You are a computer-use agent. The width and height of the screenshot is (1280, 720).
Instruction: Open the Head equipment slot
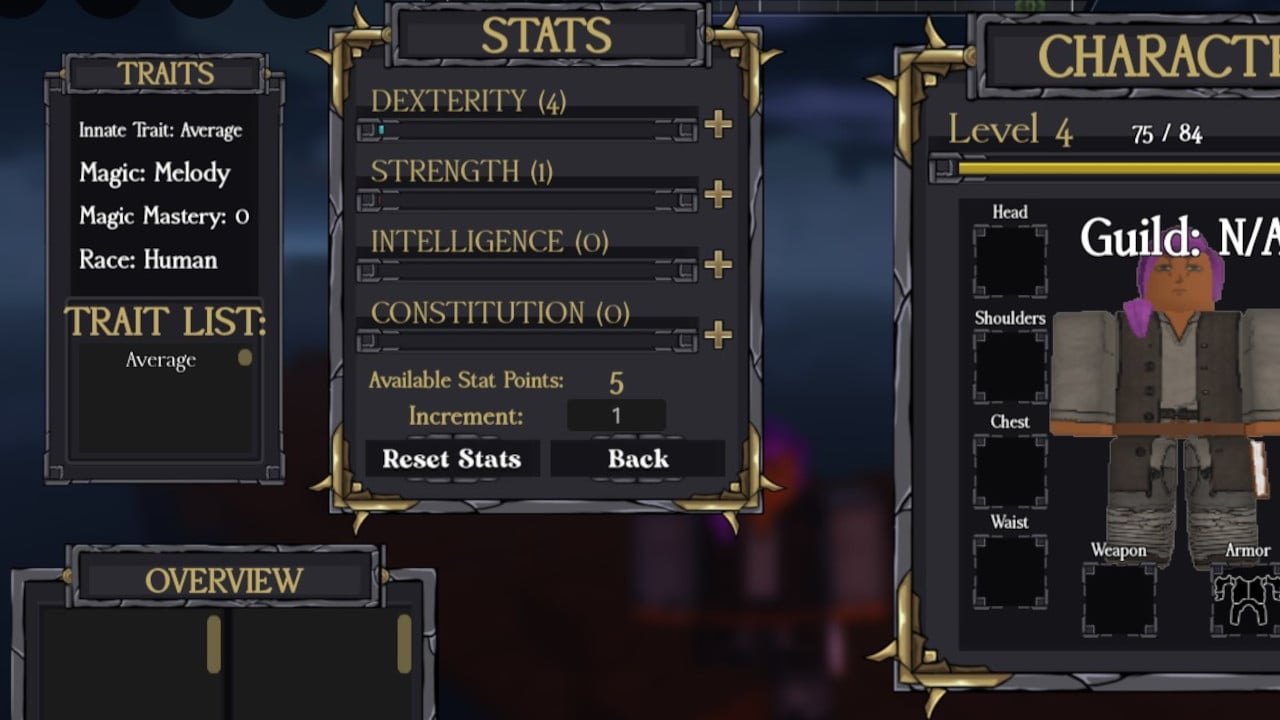[x=1010, y=261]
